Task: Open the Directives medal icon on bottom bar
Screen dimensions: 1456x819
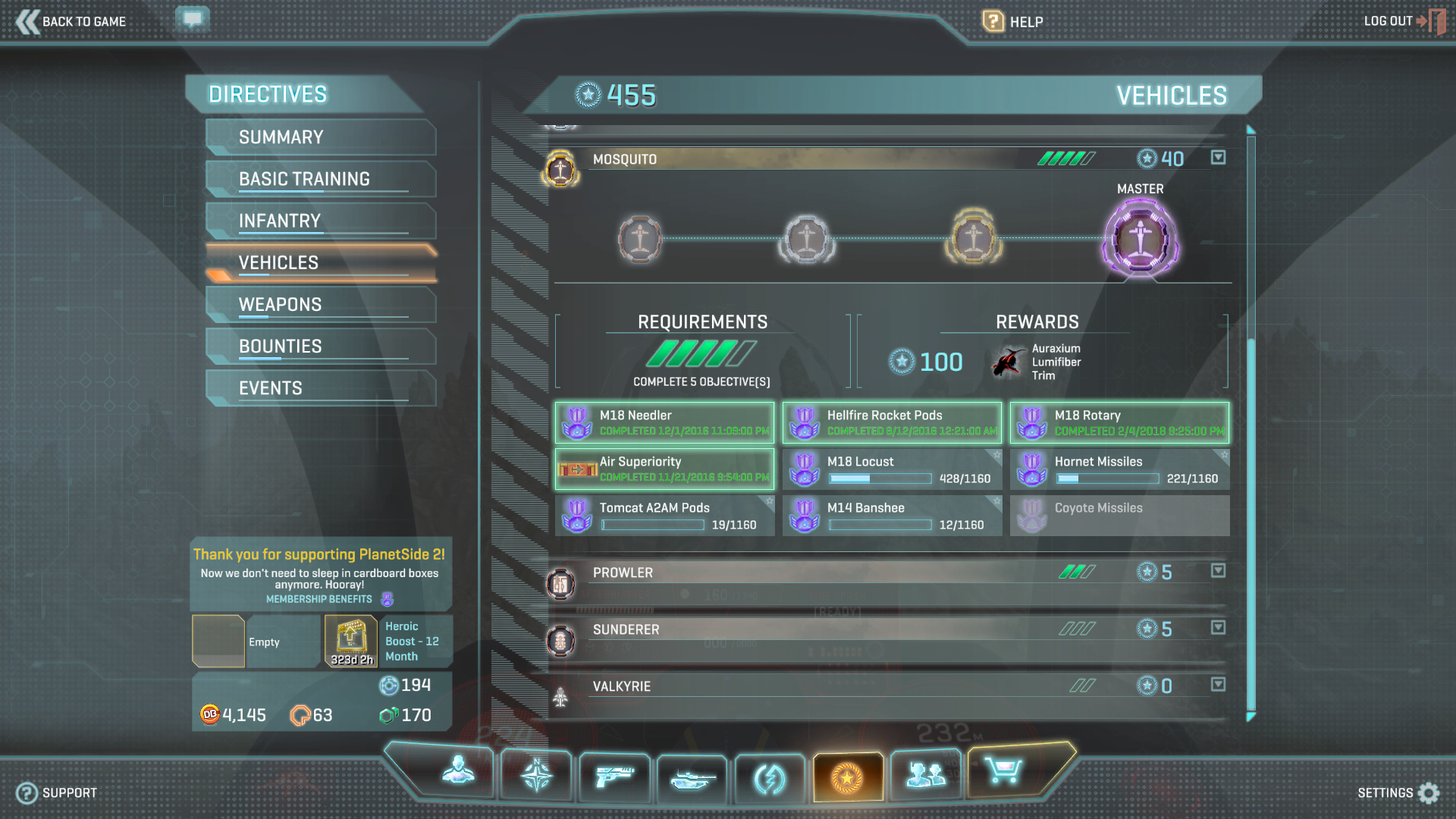Action: click(x=848, y=775)
